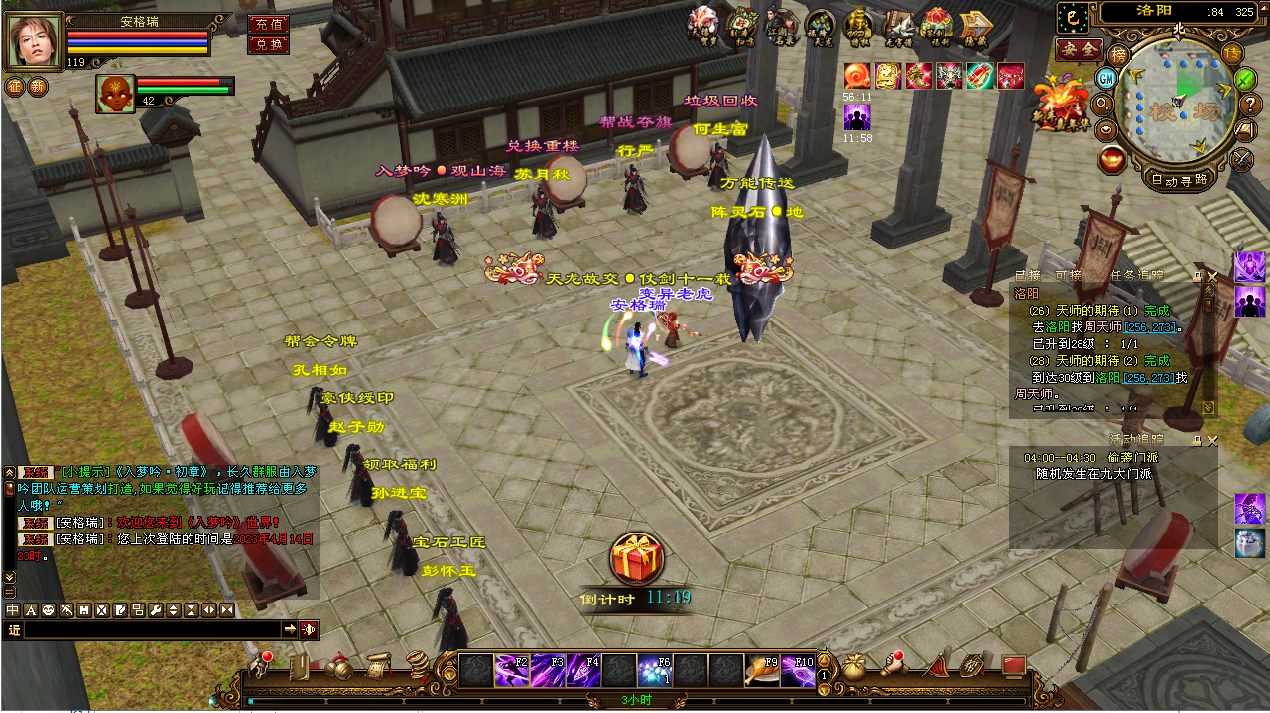This screenshot has height=713, width=1270.
Task: Select the player portrait of 安格瑞
Action: (33, 41)
